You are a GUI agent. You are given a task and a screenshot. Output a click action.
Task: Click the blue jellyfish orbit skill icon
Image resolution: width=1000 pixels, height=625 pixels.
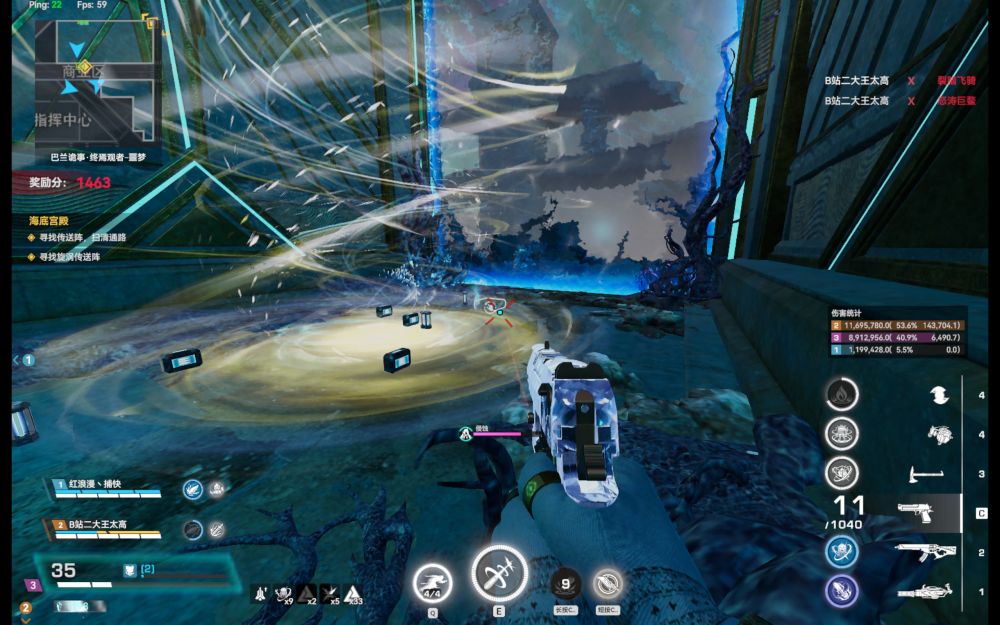pos(842,552)
